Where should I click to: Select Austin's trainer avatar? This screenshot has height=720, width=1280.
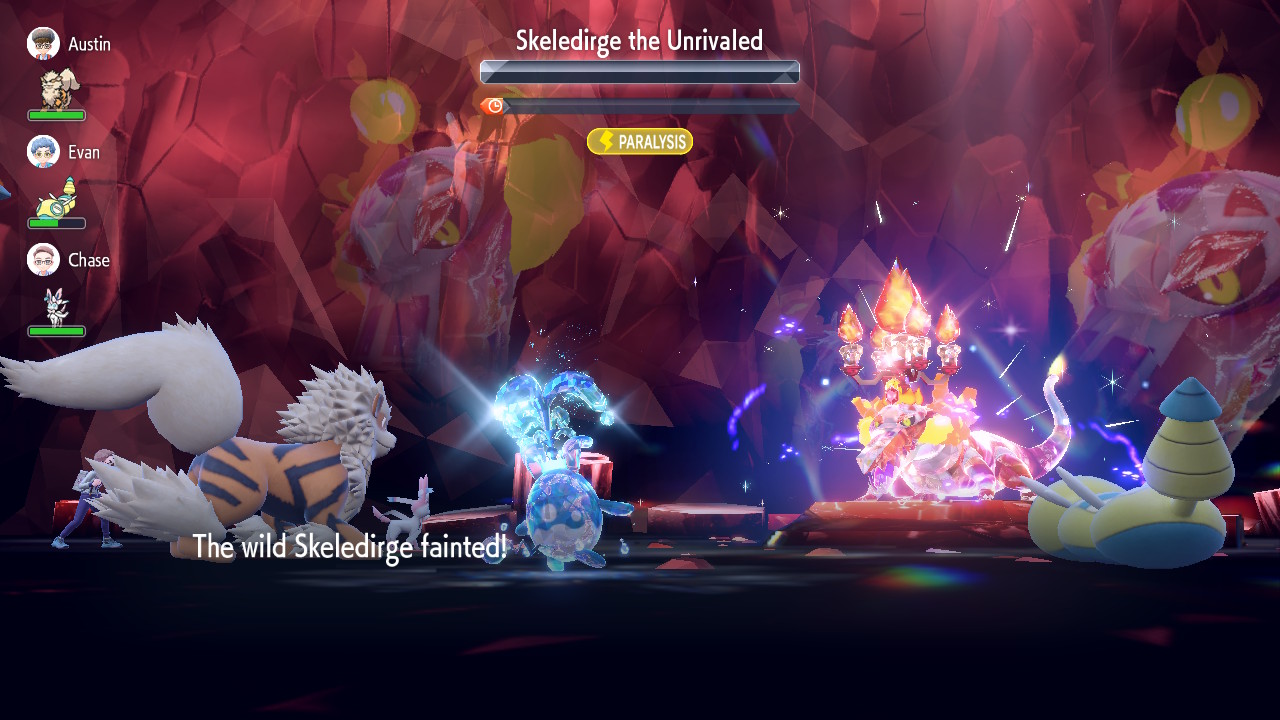(43, 44)
